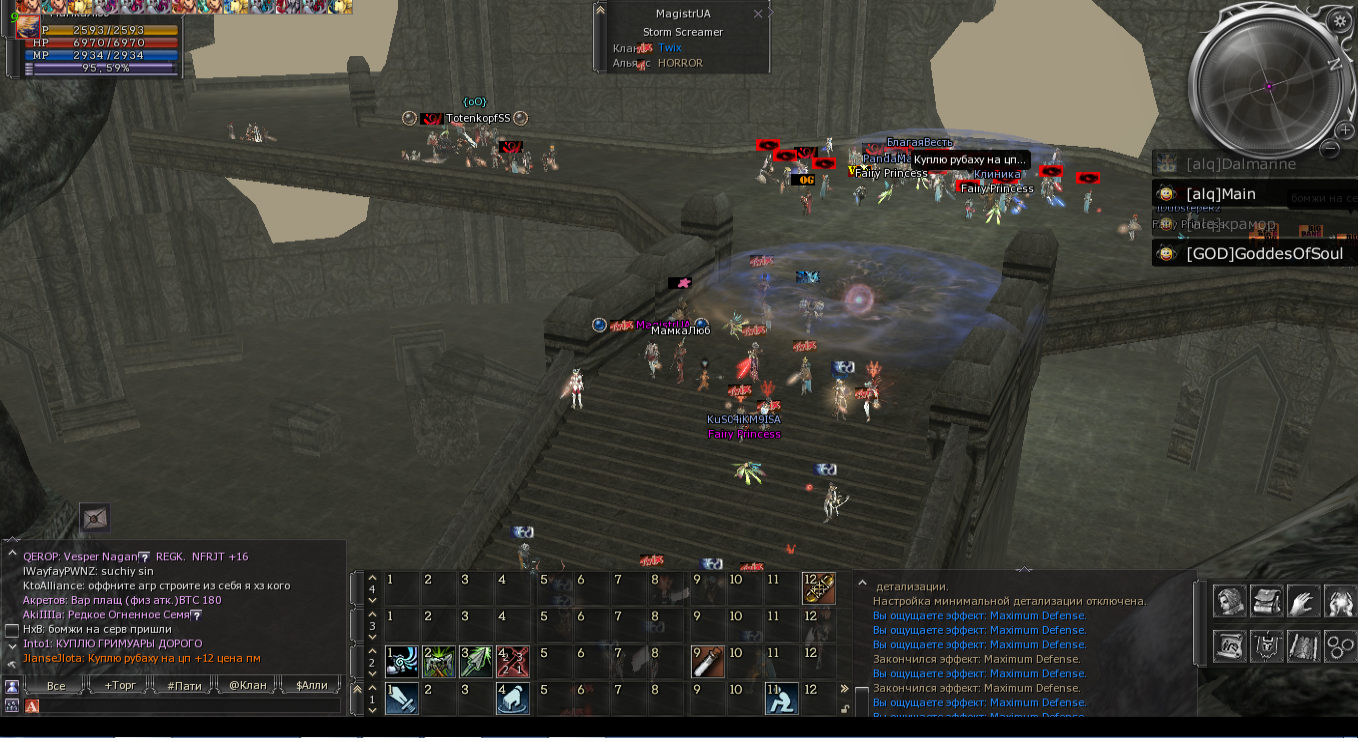The height and width of the screenshot is (742, 1360).
Task: Switch to the Все chat tab
Action: [56, 686]
